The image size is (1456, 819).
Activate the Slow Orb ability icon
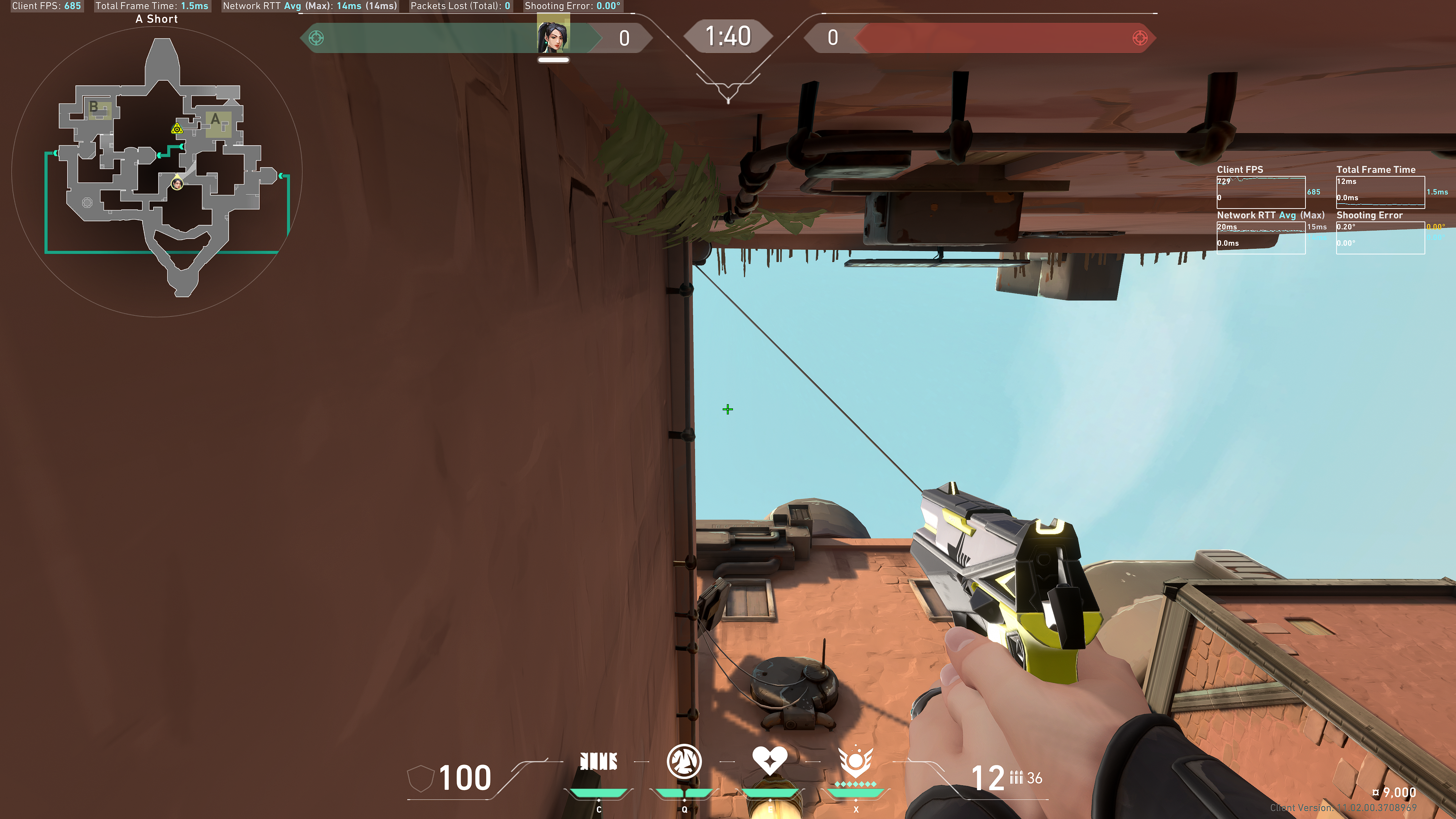point(684,761)
